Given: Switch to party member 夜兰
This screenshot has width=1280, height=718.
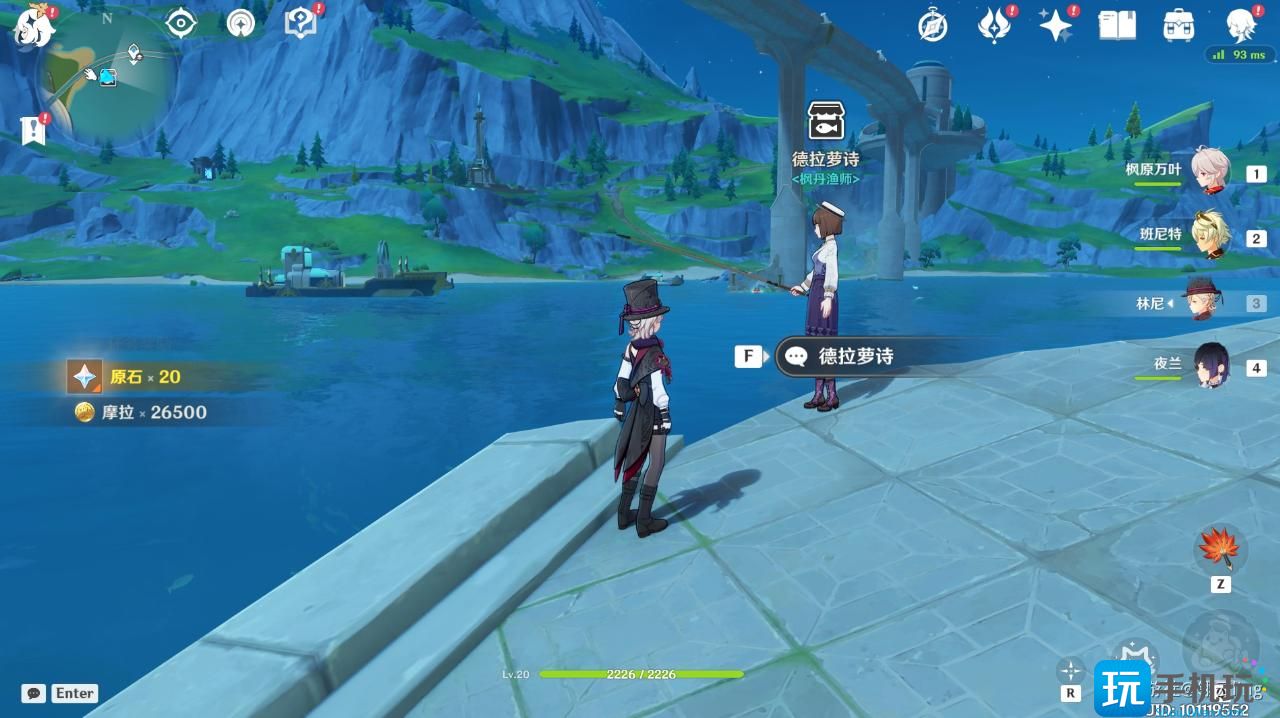Looking at the screenshot, I should (1209, 366).
